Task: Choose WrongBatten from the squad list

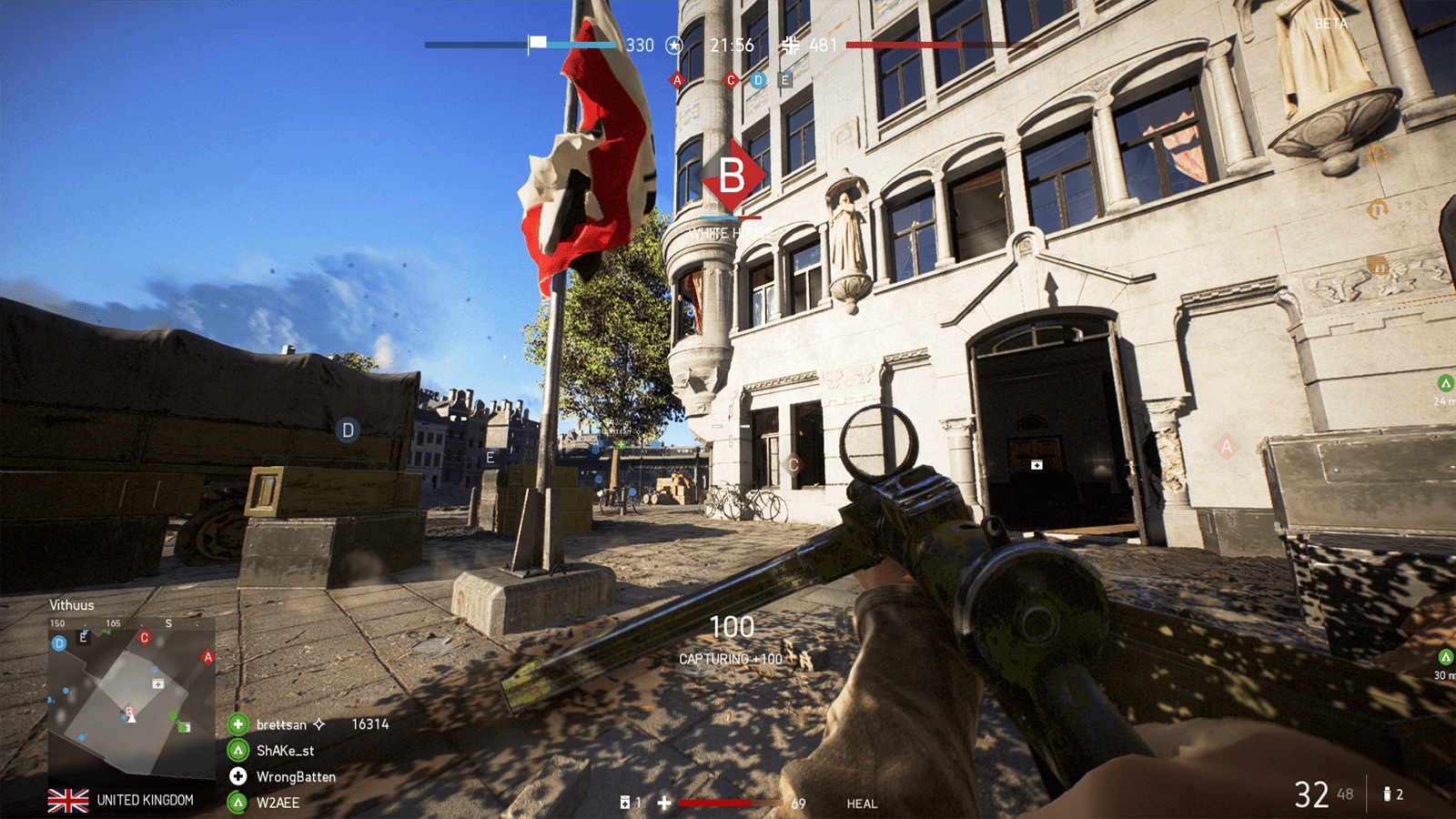Action: [x=296, y=777]
